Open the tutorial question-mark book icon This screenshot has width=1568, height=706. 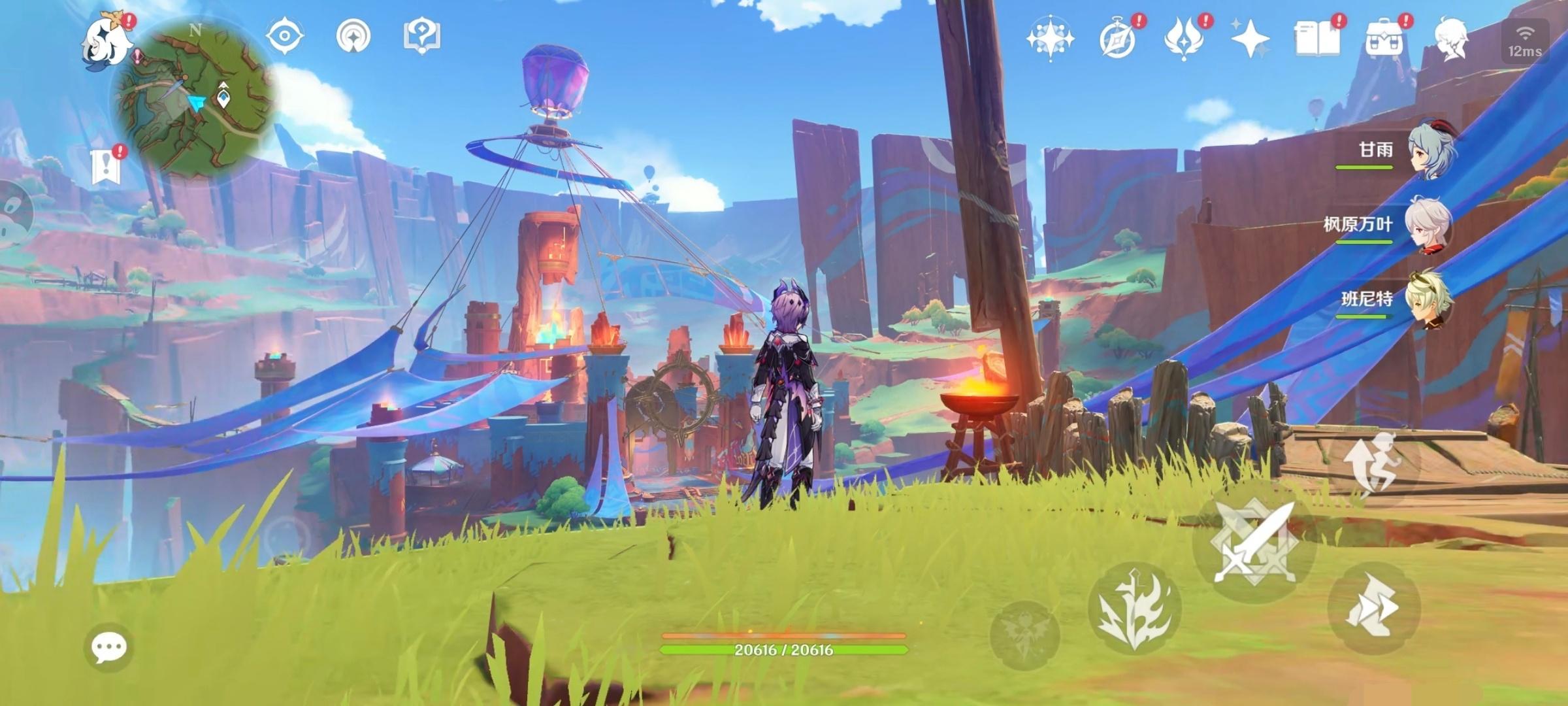pos(422,35)
